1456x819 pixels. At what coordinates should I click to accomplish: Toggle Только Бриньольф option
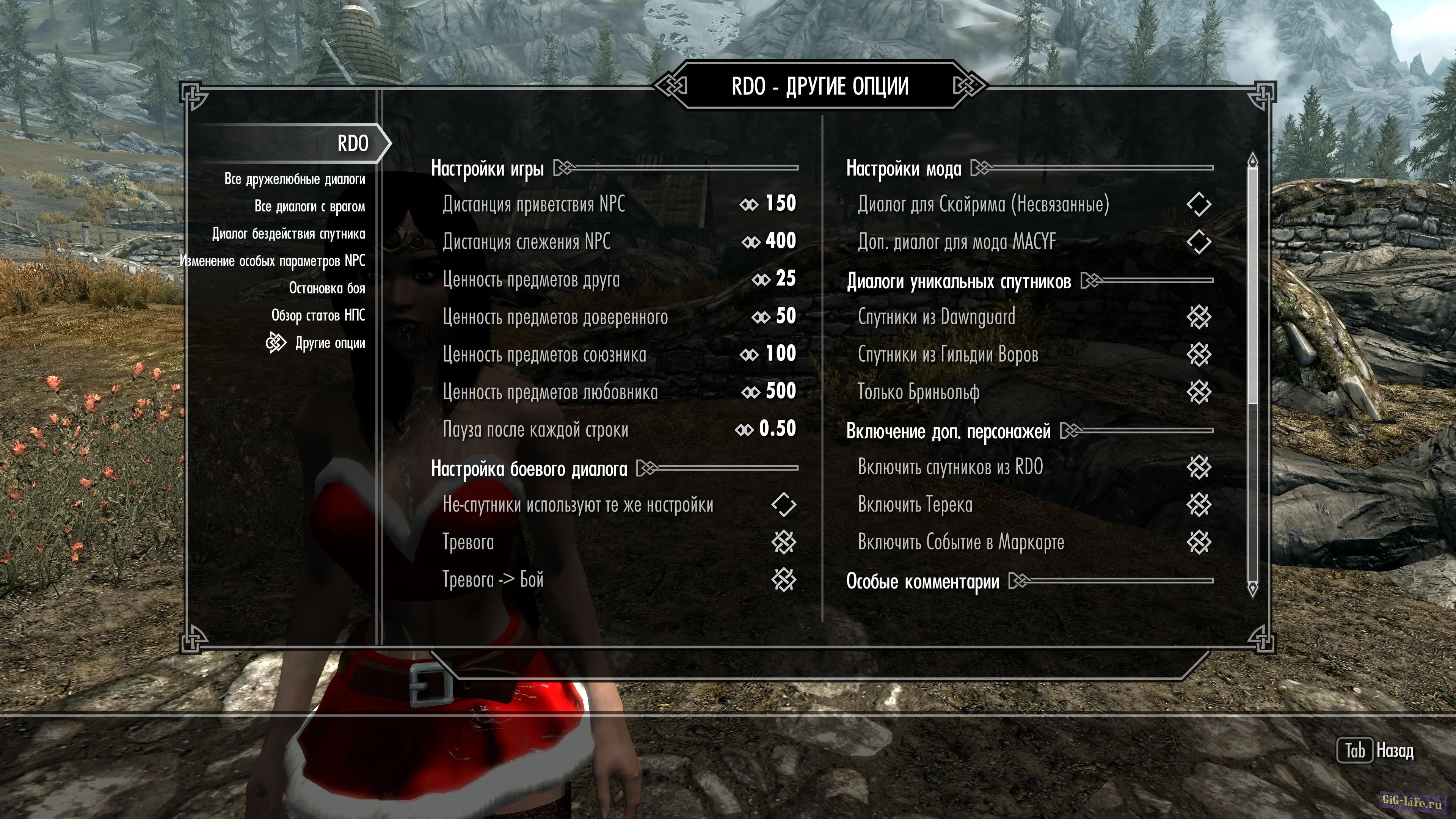coord(1198,392)
